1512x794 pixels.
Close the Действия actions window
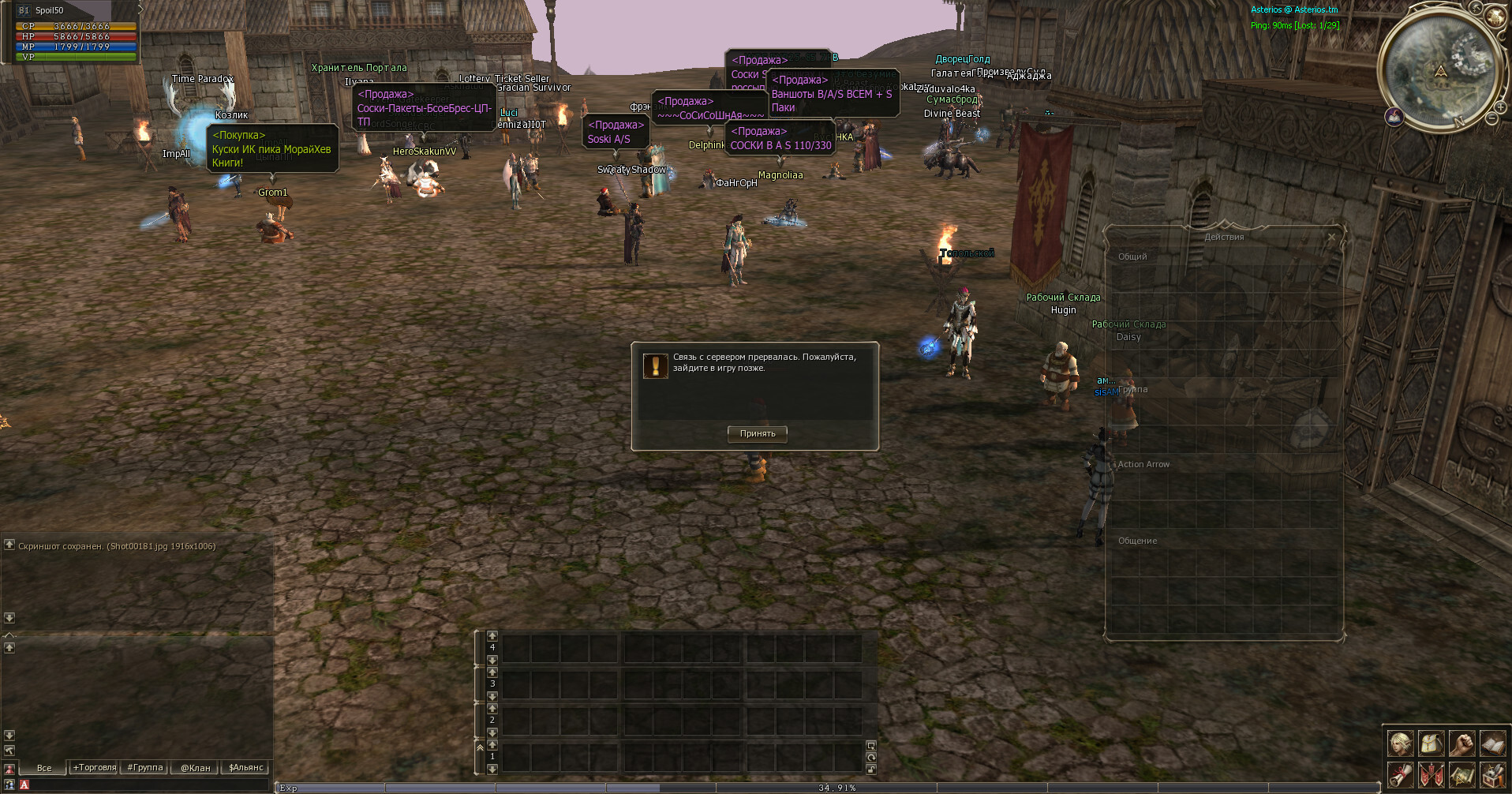coord(1332,237)
